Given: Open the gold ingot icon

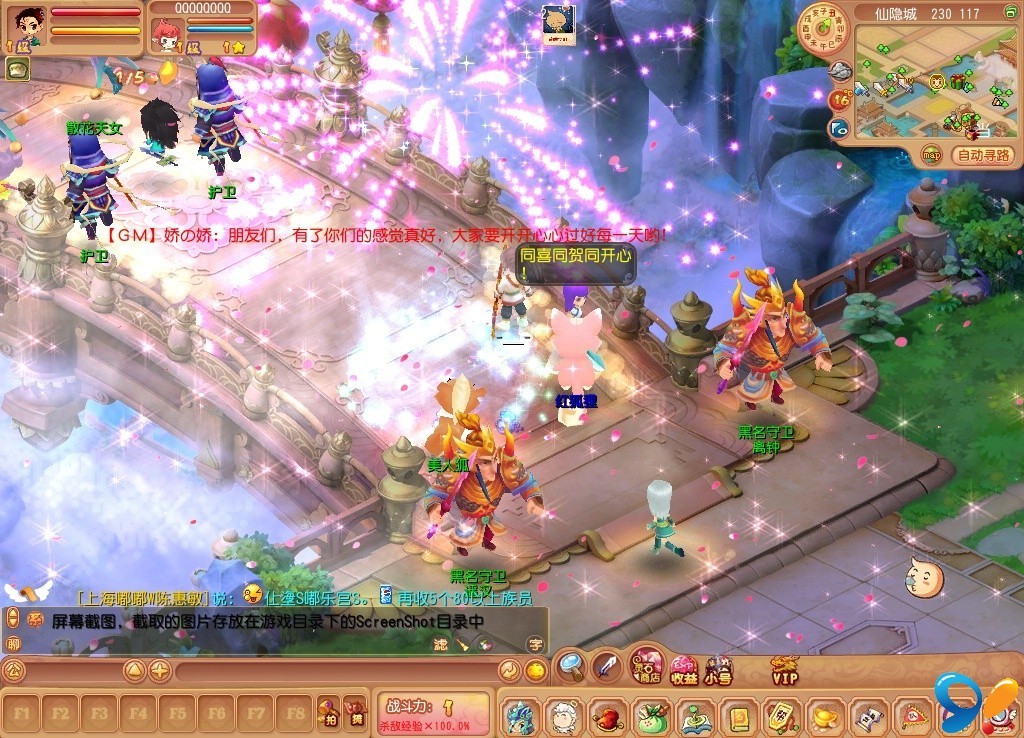Looking at the screenshot, I should [824, 717].
